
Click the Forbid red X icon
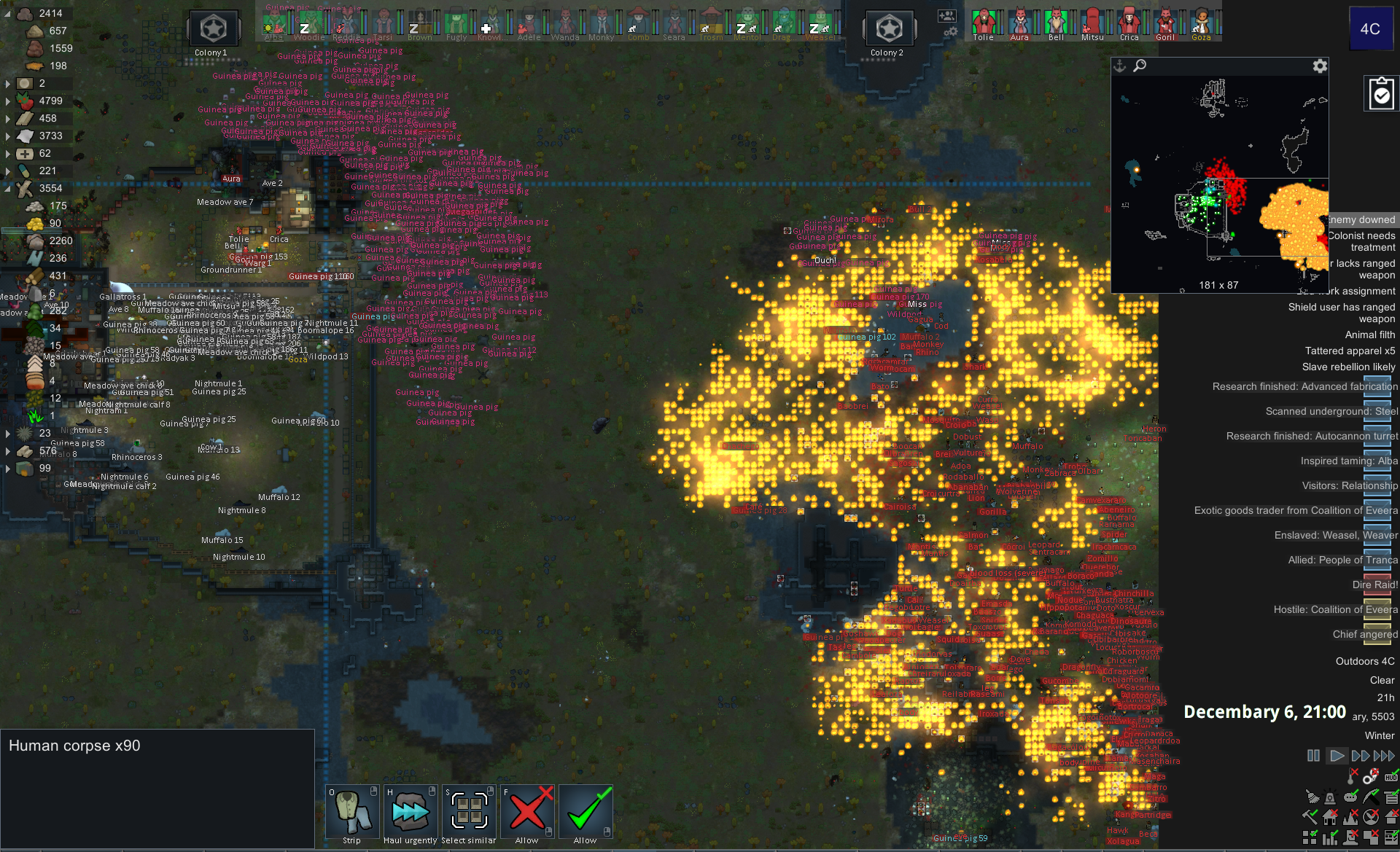[526, 810]
